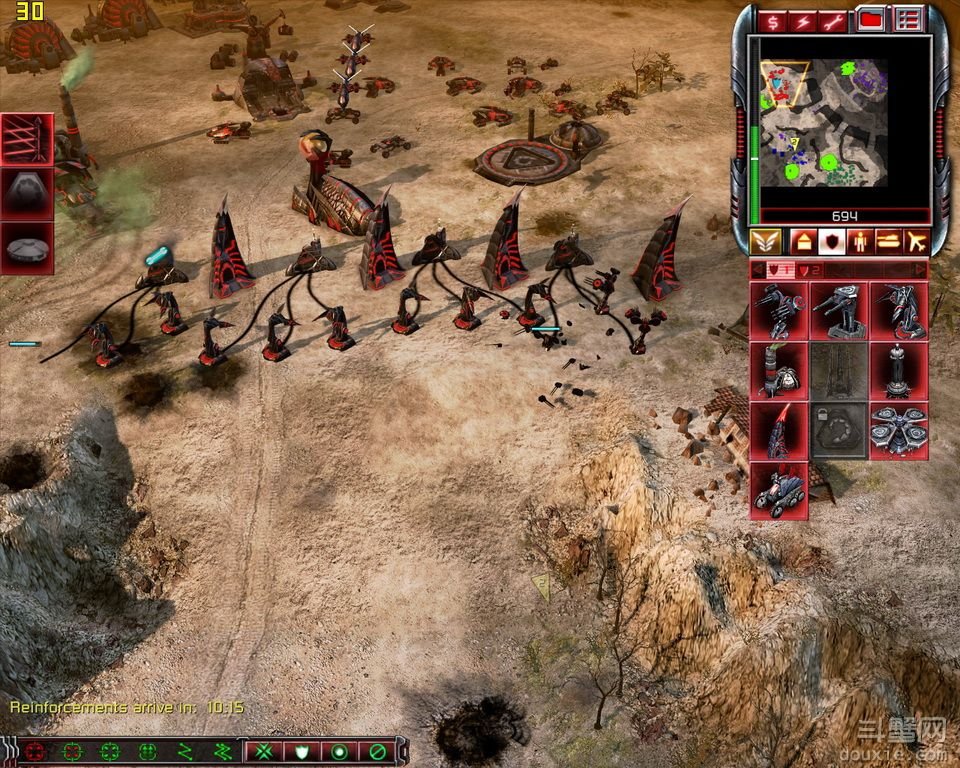960x768 pixels.
Task: Select the four-petal hub structure icon
Action: coord(898,430)
